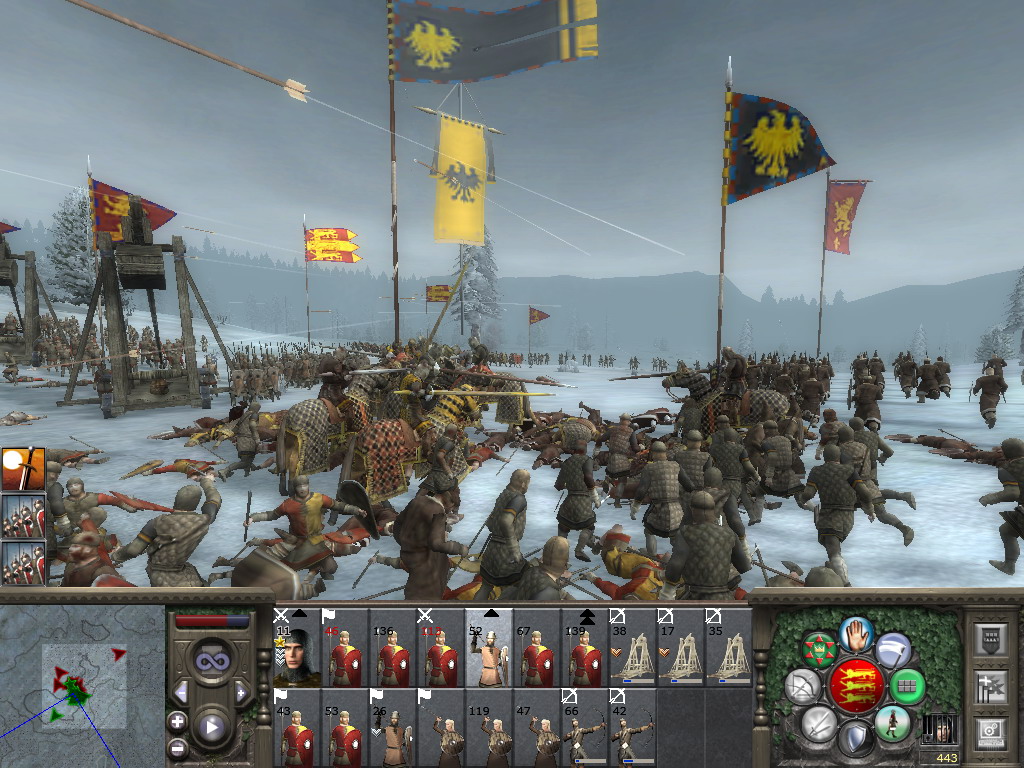
Task: Zoom in the minimap with plus button
Action: pyautogui.click(x=178, y=721)
